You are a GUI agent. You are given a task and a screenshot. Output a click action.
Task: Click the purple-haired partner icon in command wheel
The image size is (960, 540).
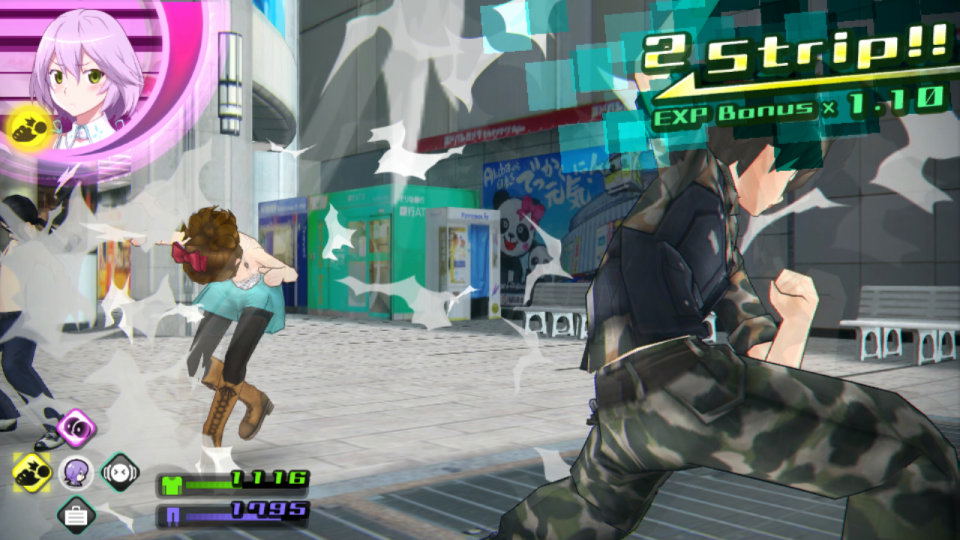[x=76, y=471]
